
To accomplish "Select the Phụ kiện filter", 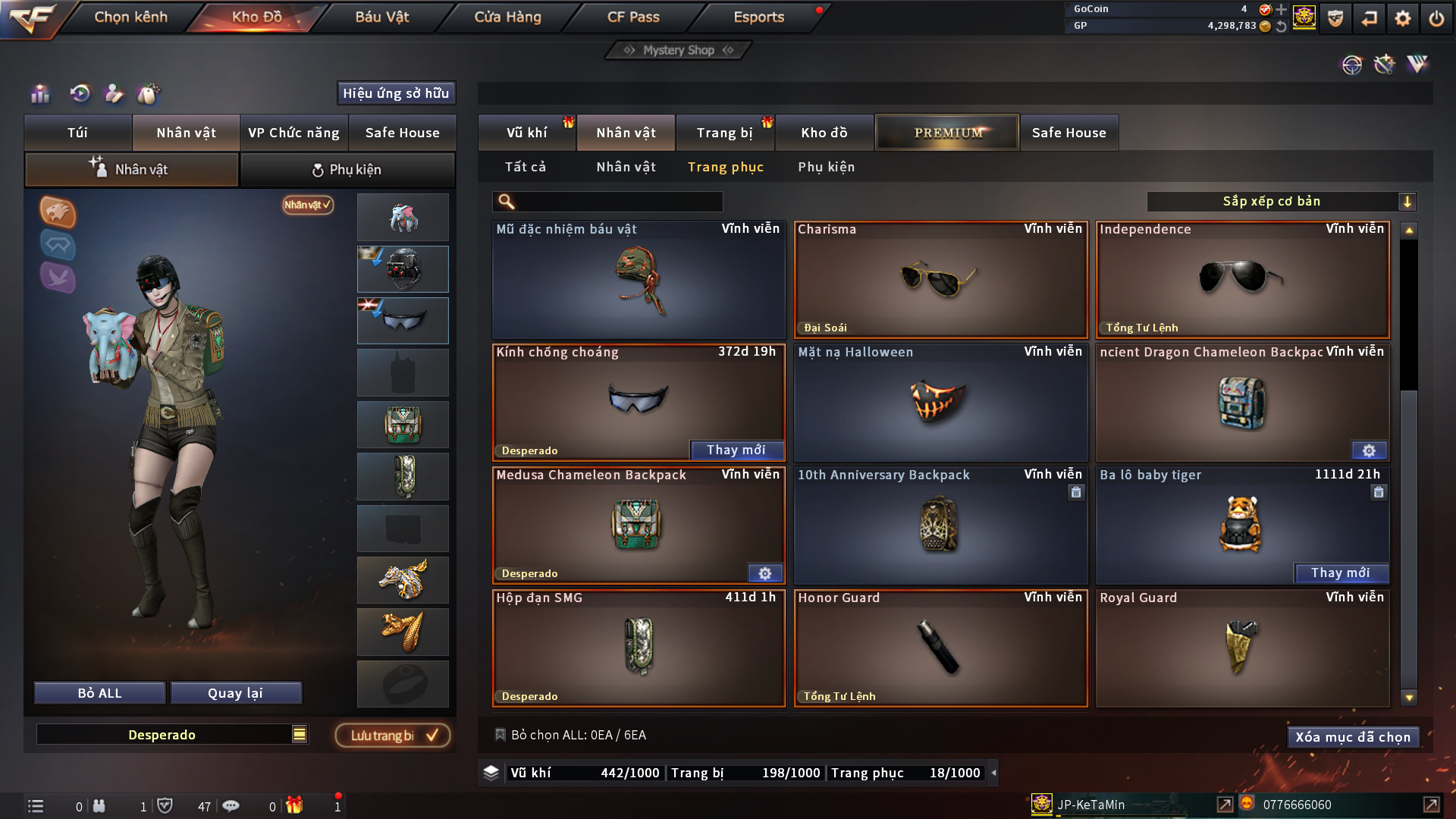I will pos(826,167).
